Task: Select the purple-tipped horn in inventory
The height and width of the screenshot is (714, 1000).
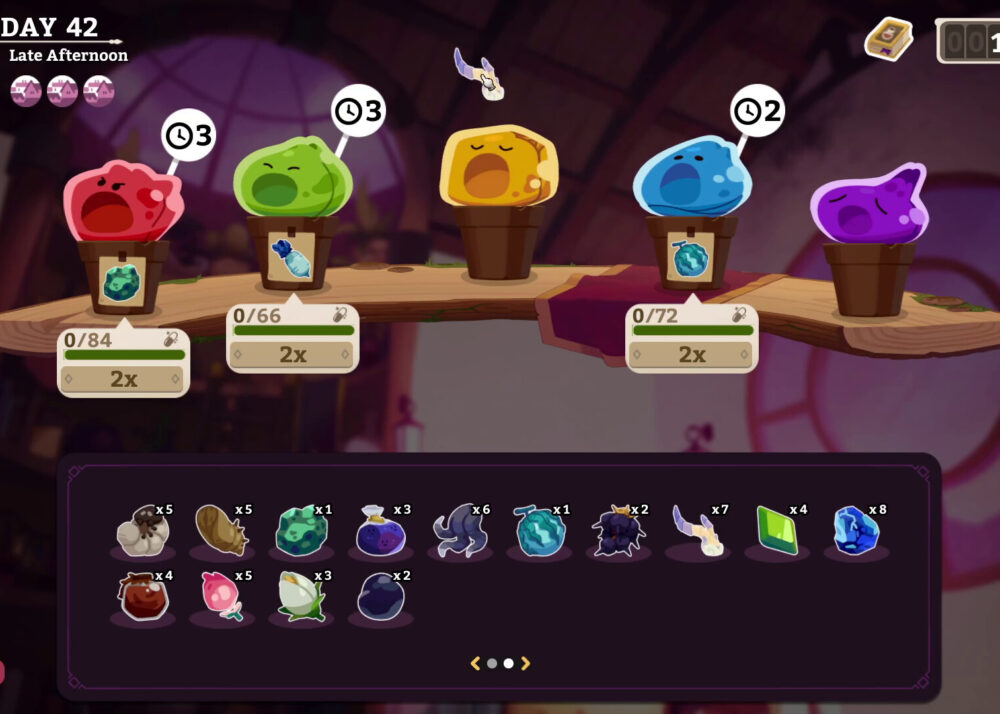Action: click(x=698, y=530)
